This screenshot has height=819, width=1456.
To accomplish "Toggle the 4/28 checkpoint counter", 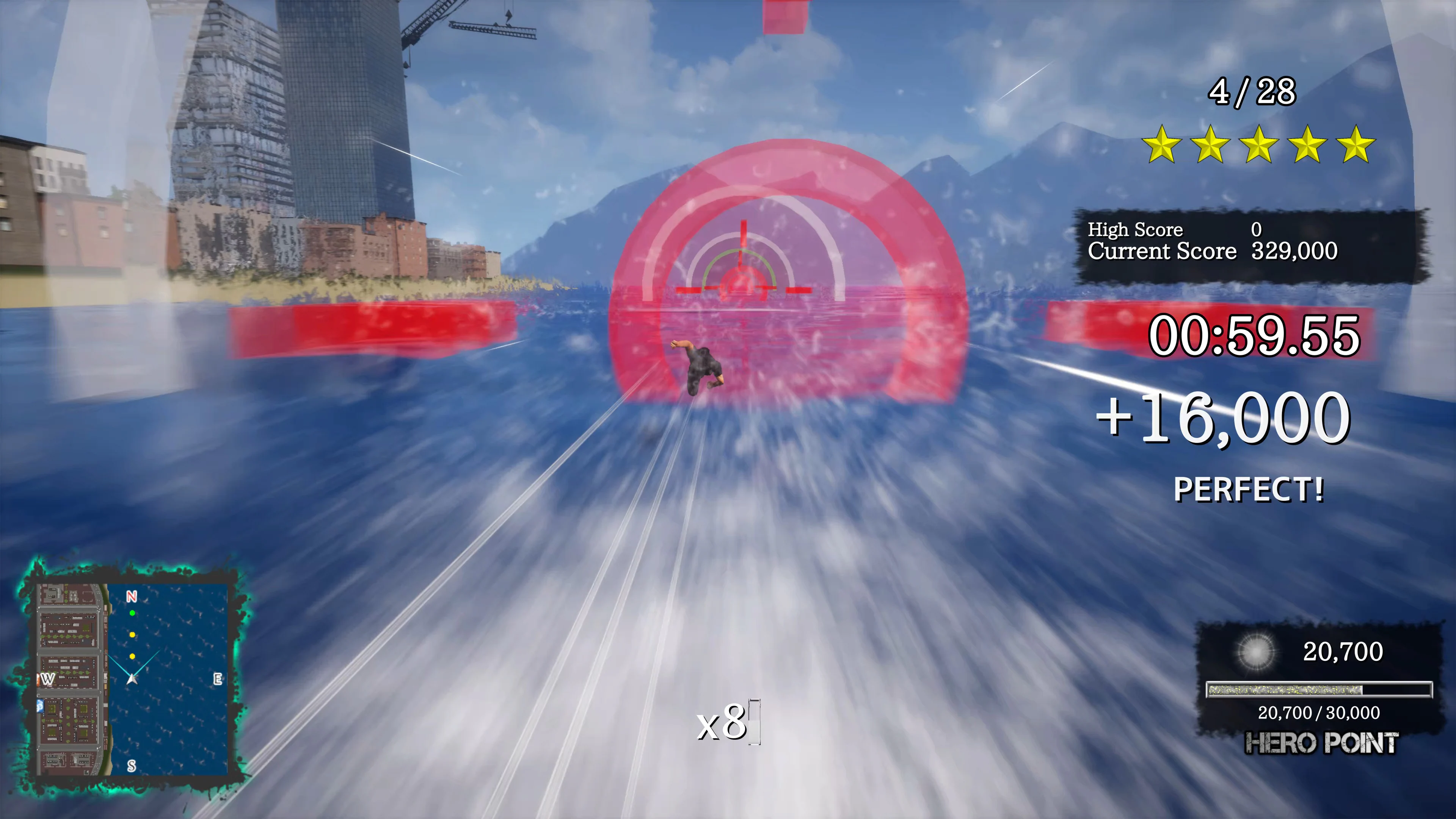I will [x=1251, y=93].
